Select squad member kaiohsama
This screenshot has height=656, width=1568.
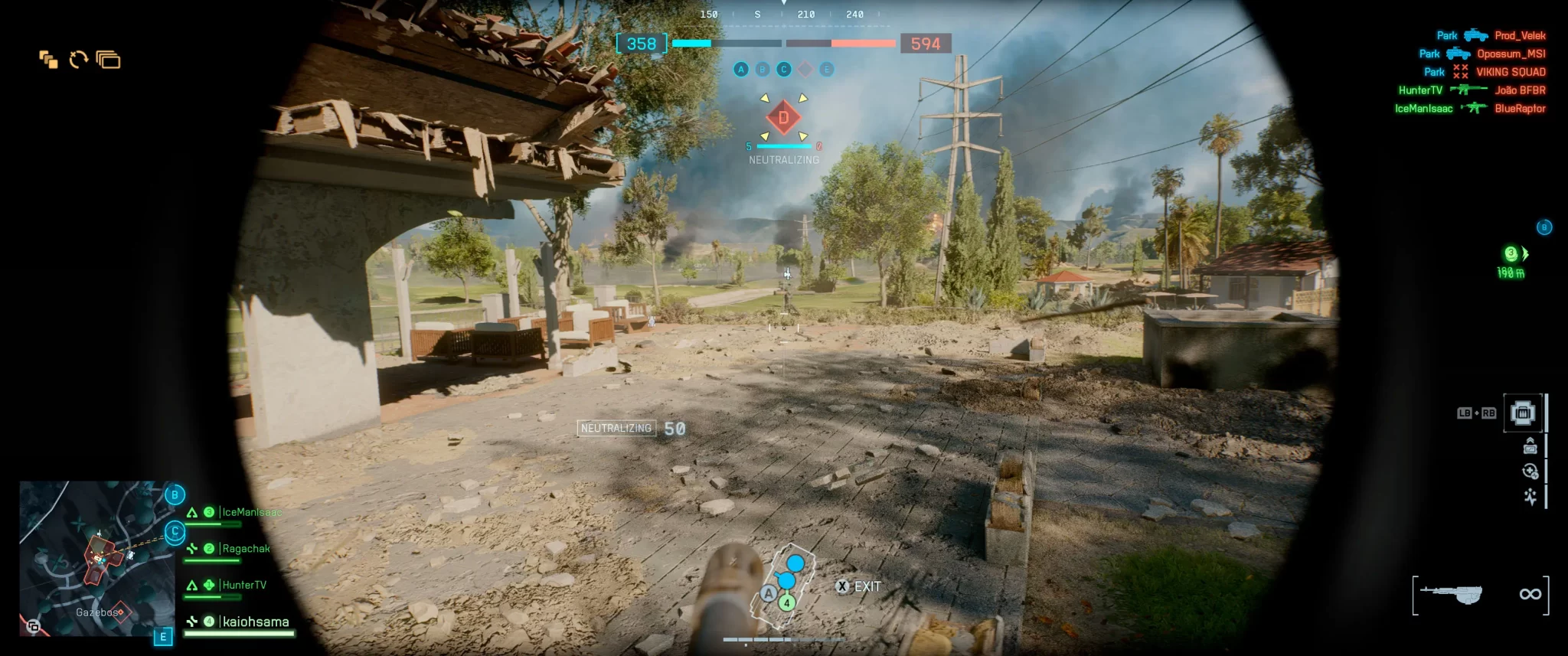pos(255,622)
